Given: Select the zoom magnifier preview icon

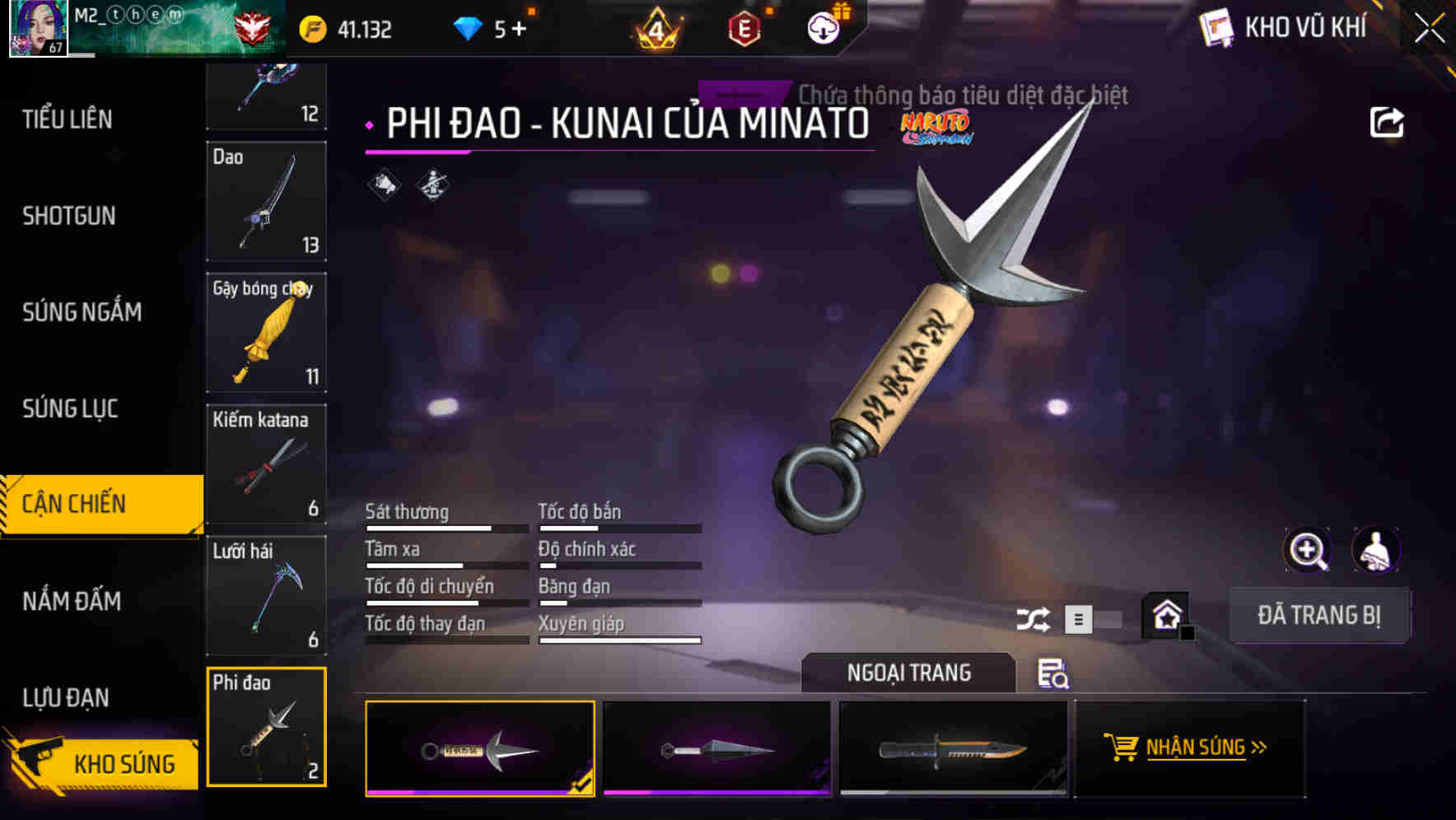Looking at the screenshot, I should click(x=1308, y=550).
